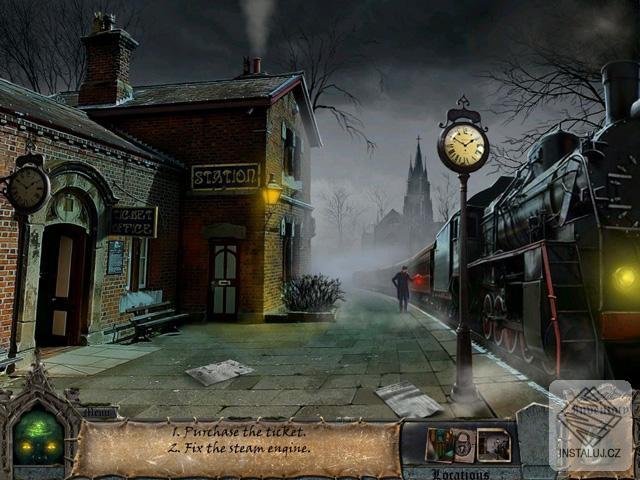Open the Locations label
Image resolution: width=640 pixels, height=480 pixels.
461,474
